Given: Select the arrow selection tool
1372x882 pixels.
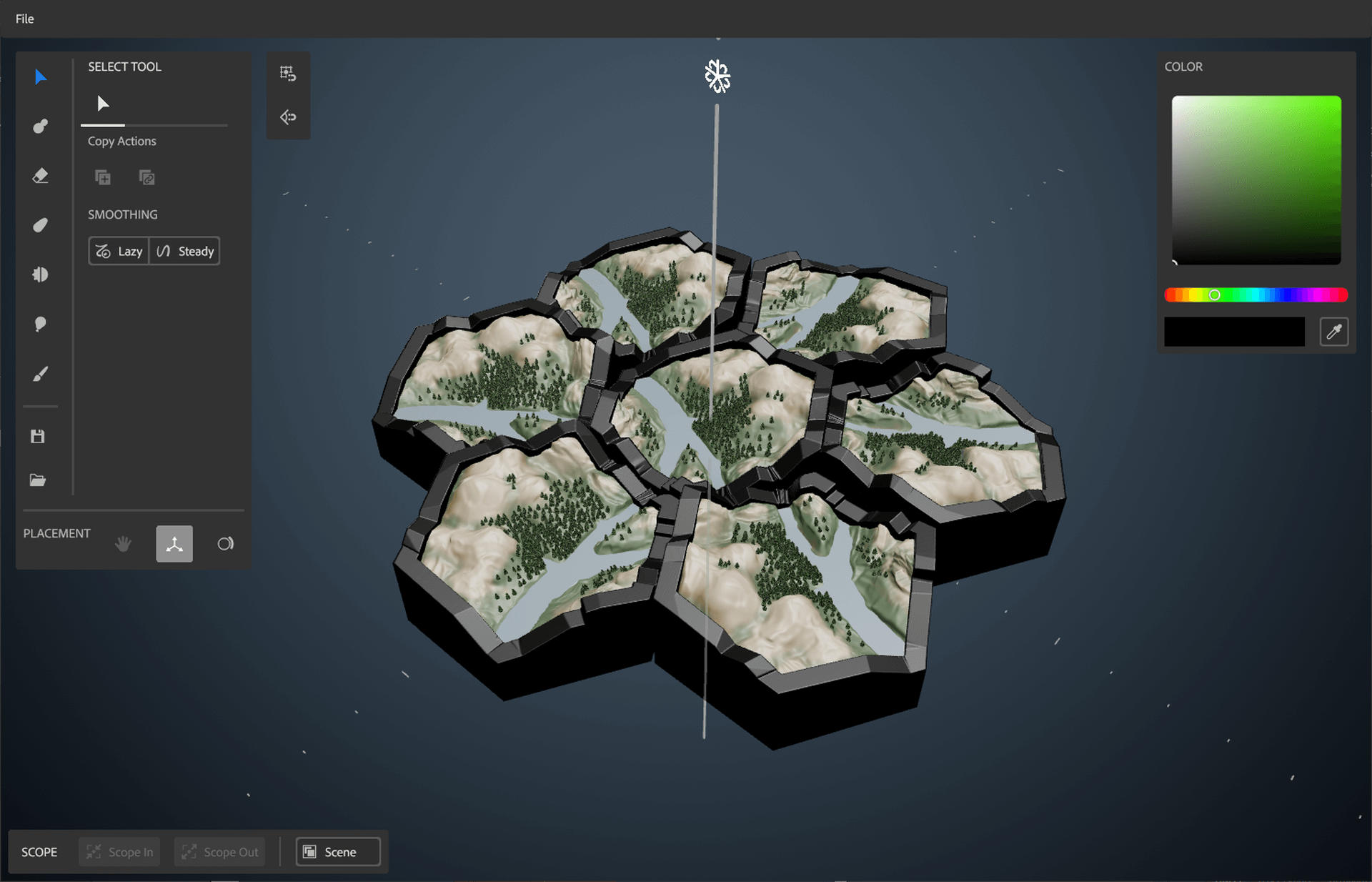Looking at the screenshot, I should pos(40,76).
